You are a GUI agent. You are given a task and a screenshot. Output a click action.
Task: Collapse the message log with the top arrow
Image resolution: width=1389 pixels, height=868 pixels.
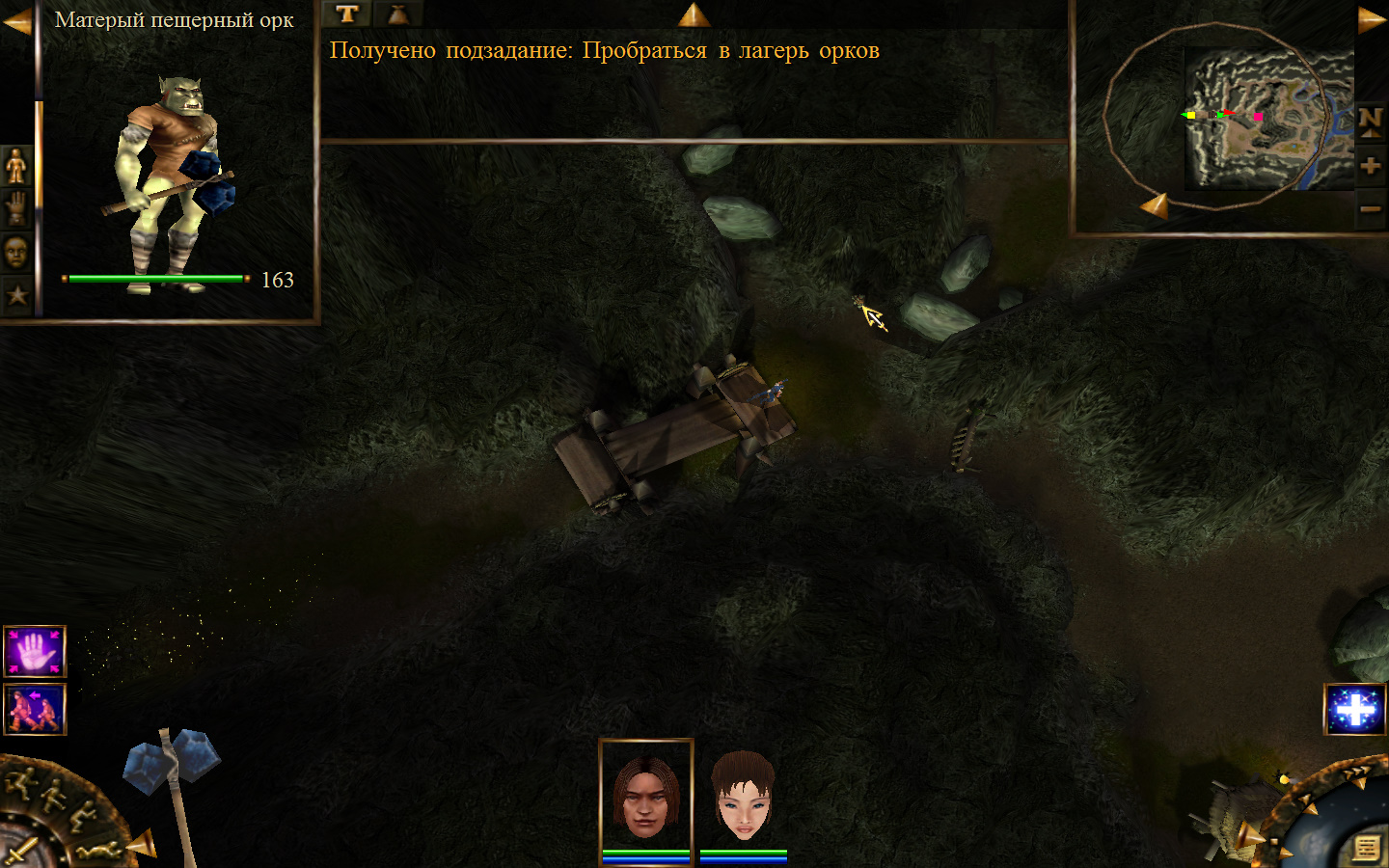pos(694,14)
